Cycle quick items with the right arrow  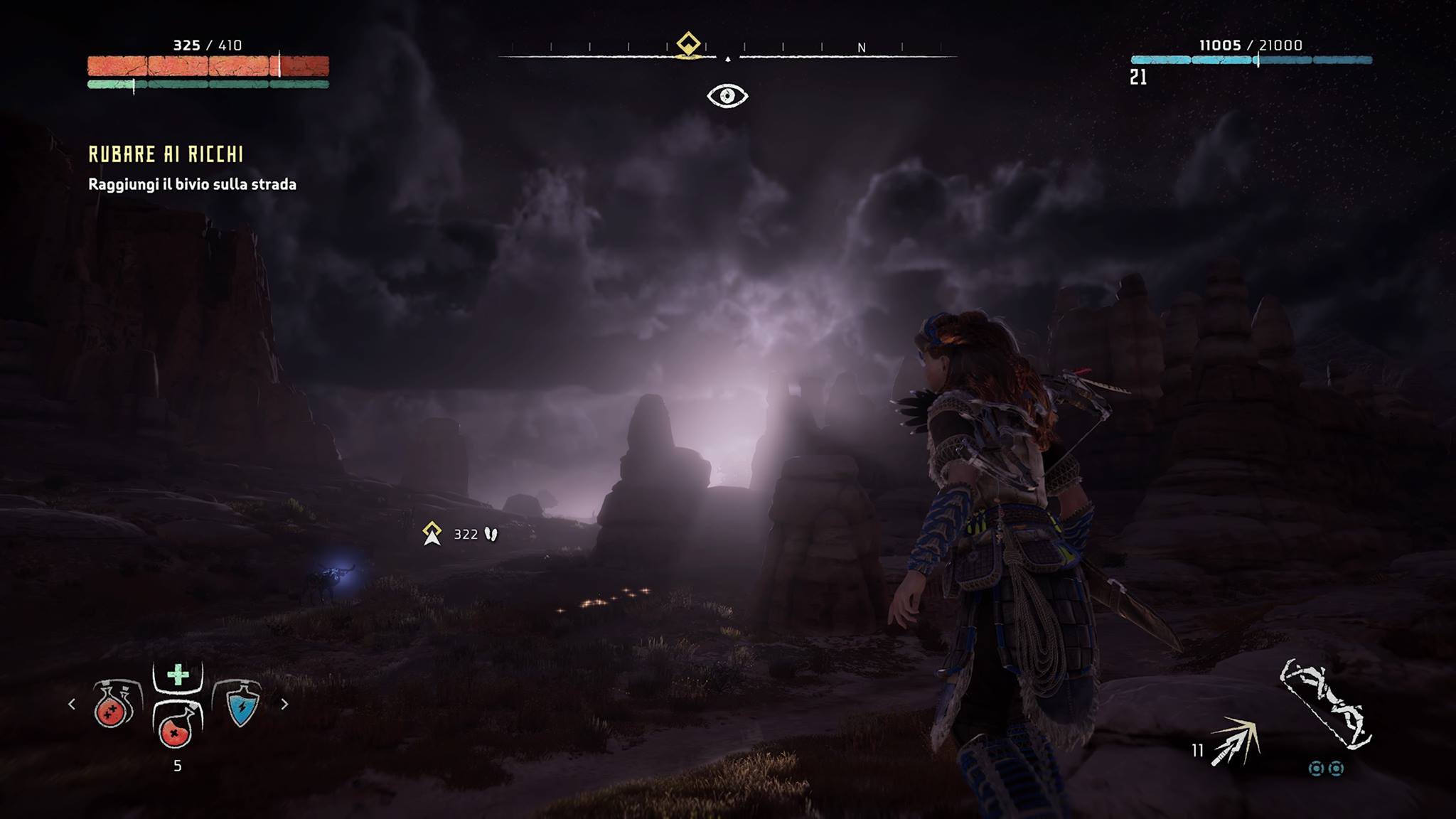[x=284, y=704]
